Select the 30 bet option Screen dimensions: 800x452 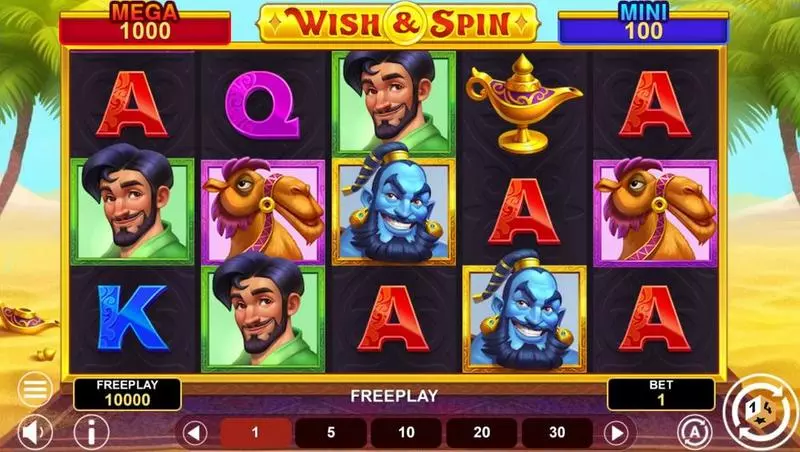(557, 433)
